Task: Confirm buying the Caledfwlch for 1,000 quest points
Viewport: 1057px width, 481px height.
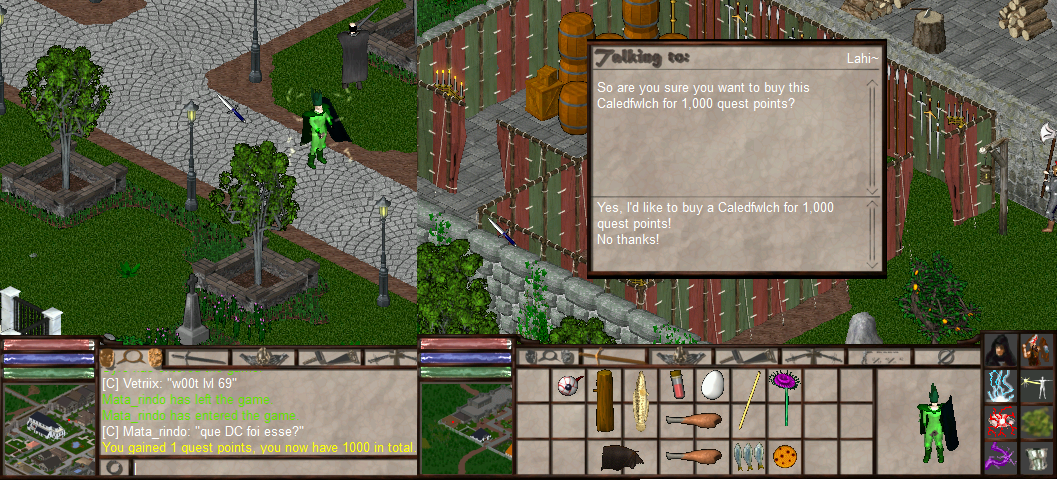Action: pyautogui.click(x=715, y=215)
